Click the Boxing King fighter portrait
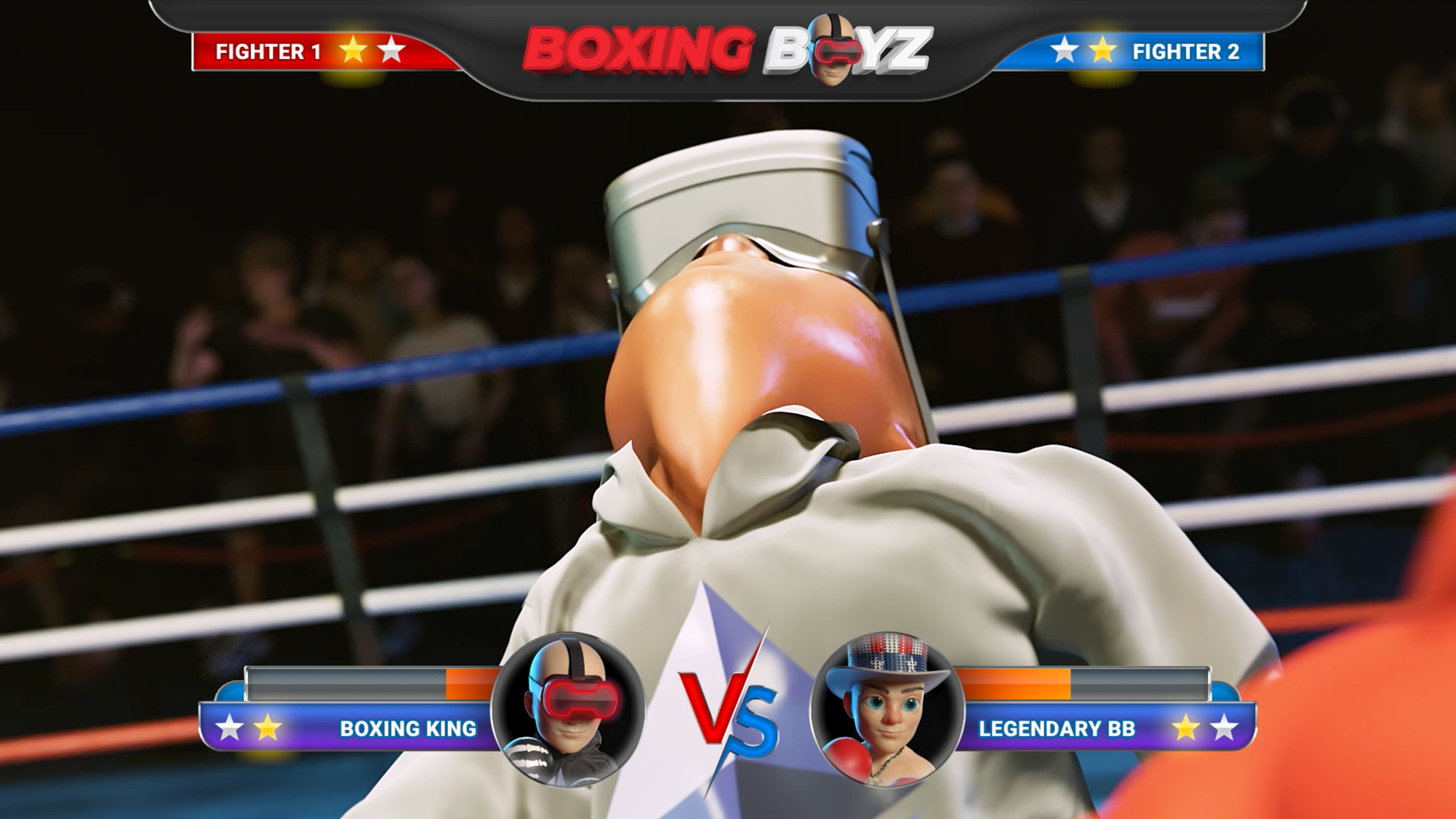 coord(568,710)
